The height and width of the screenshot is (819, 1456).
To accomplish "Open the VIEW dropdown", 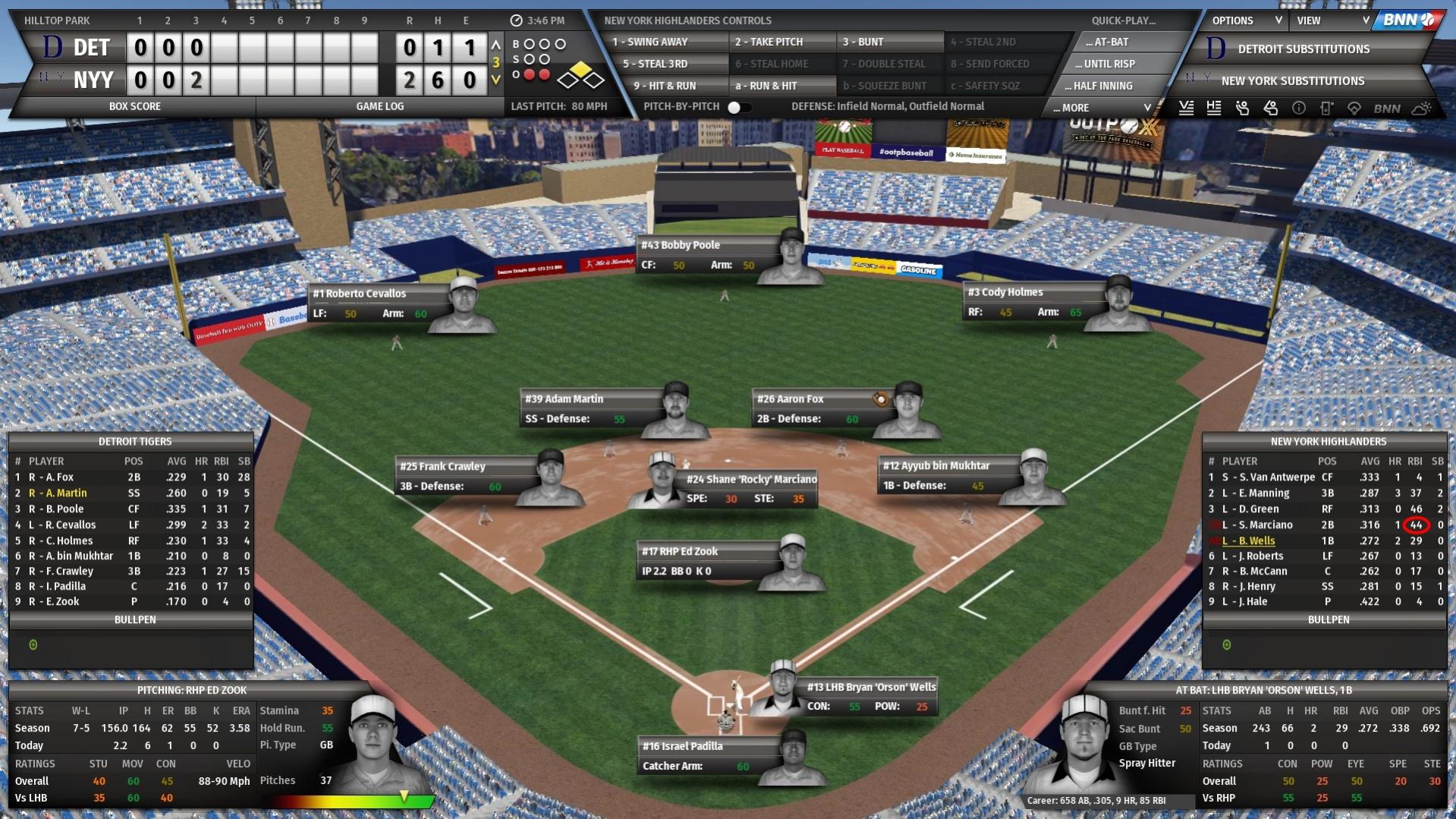I will click(1332, 20).
